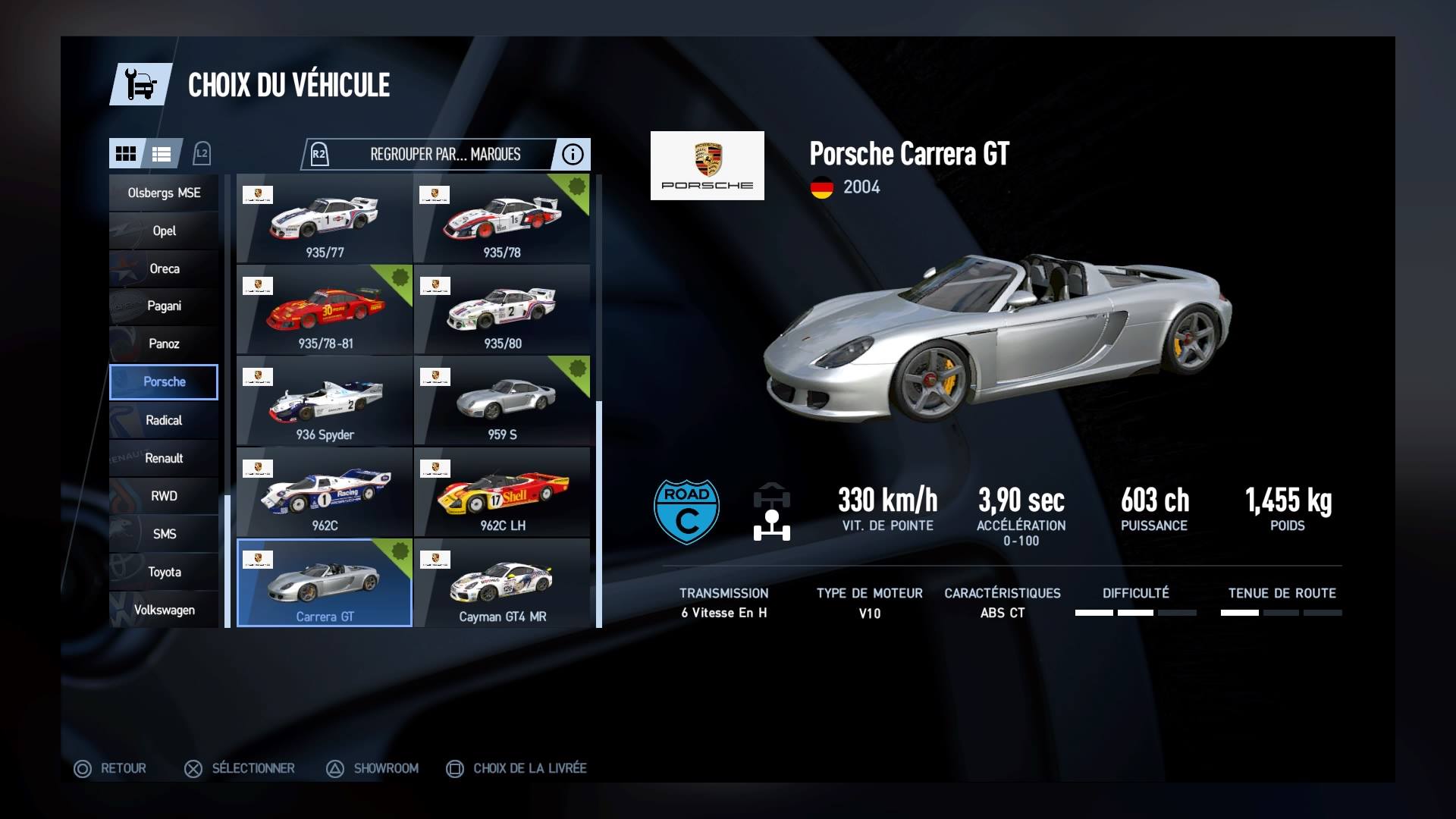Choose the Opel brand entry
Screen dimensions: 1456x819
point(164,231)
